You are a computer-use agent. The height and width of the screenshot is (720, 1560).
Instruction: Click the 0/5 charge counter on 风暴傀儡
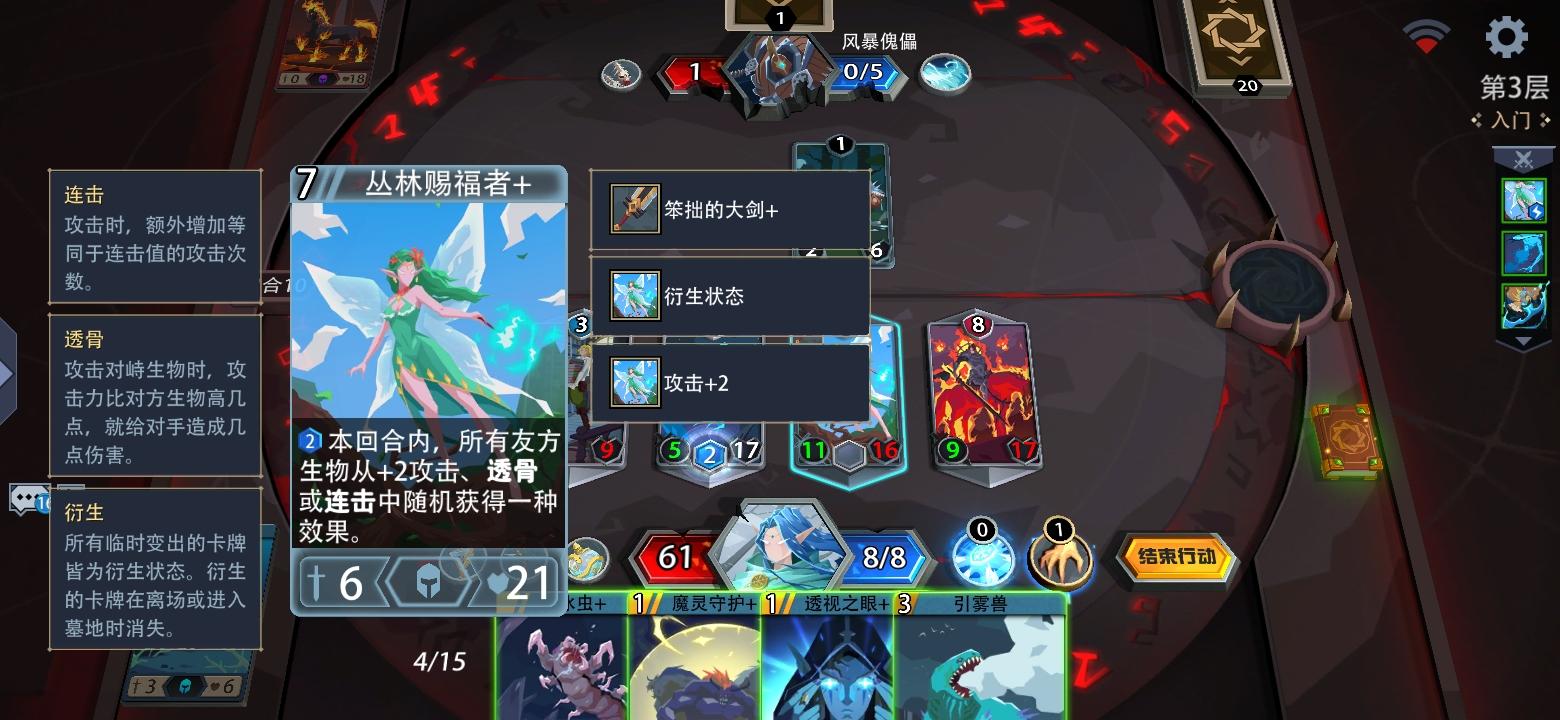(866, 73)
